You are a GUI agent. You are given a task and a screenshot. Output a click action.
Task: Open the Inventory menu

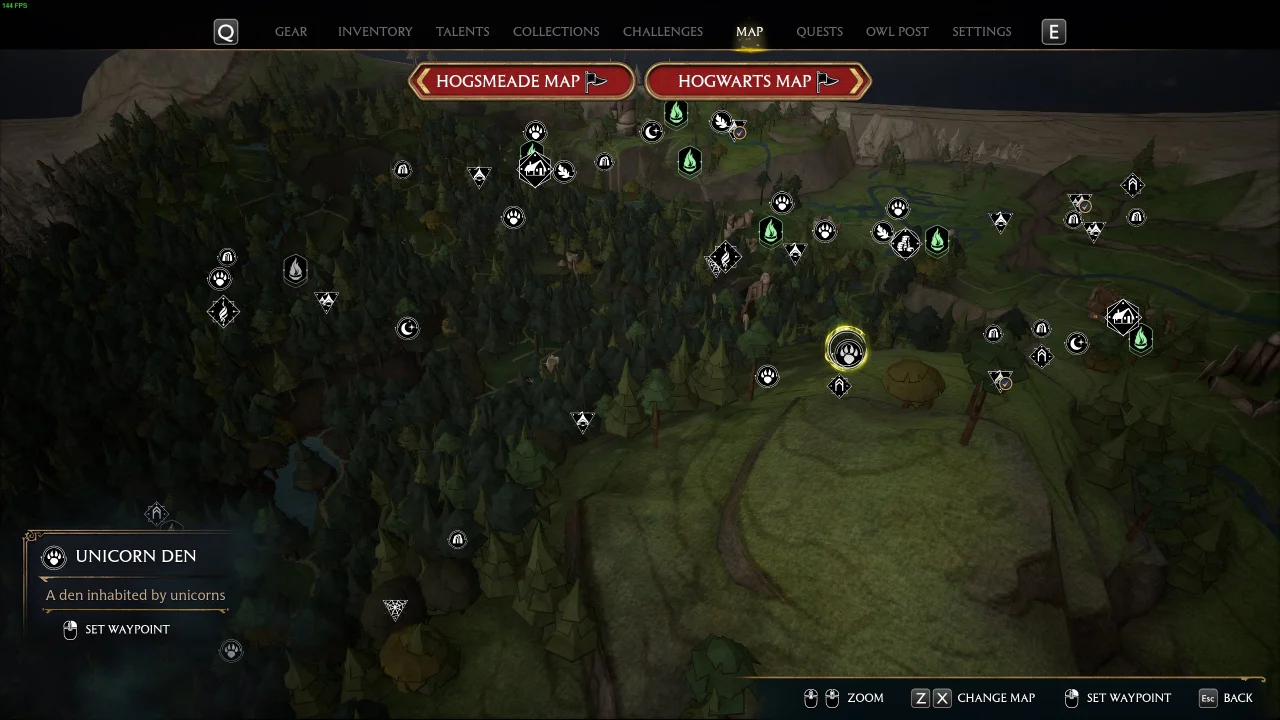(x=375, y=31)
